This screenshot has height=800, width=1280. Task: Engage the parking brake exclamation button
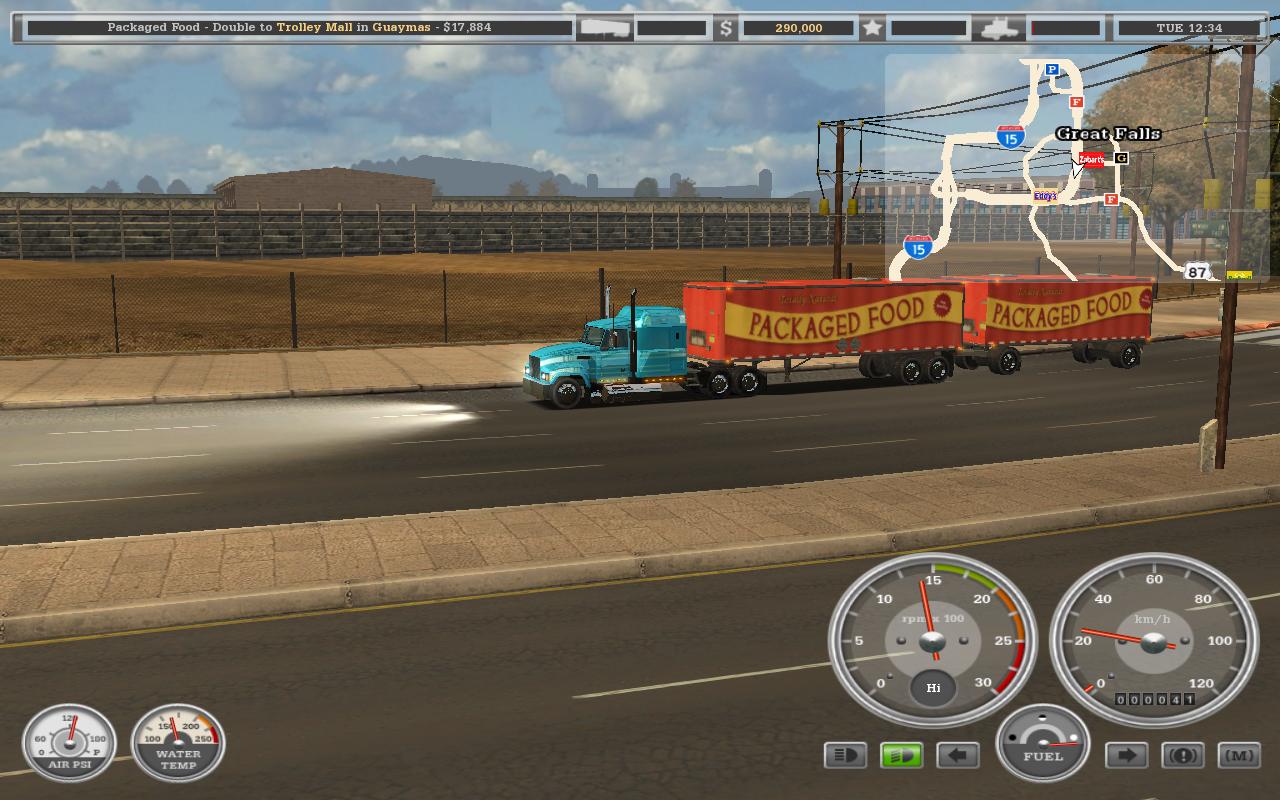(x=1182, y=755)
